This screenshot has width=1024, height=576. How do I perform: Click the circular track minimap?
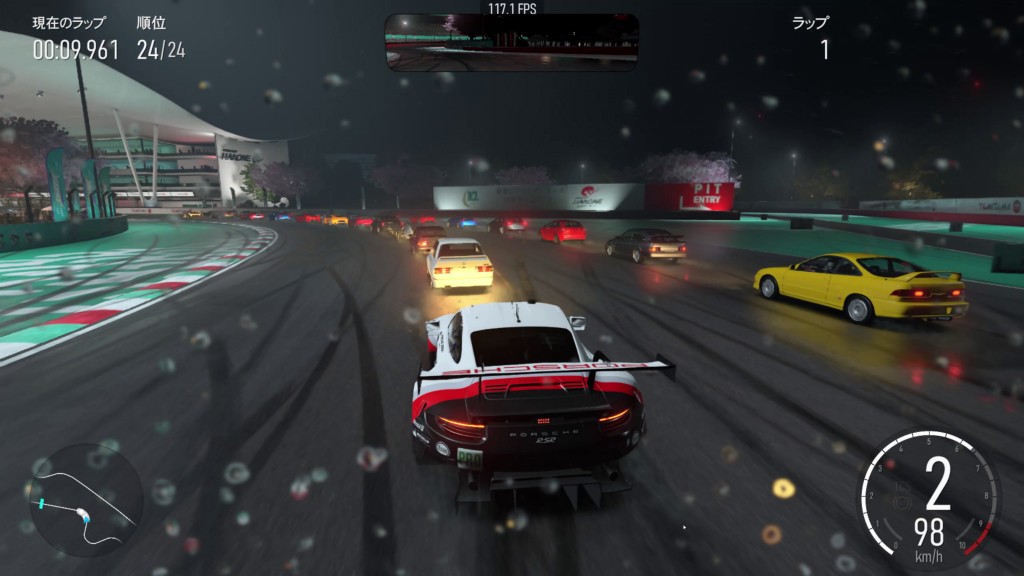point(85,500)
